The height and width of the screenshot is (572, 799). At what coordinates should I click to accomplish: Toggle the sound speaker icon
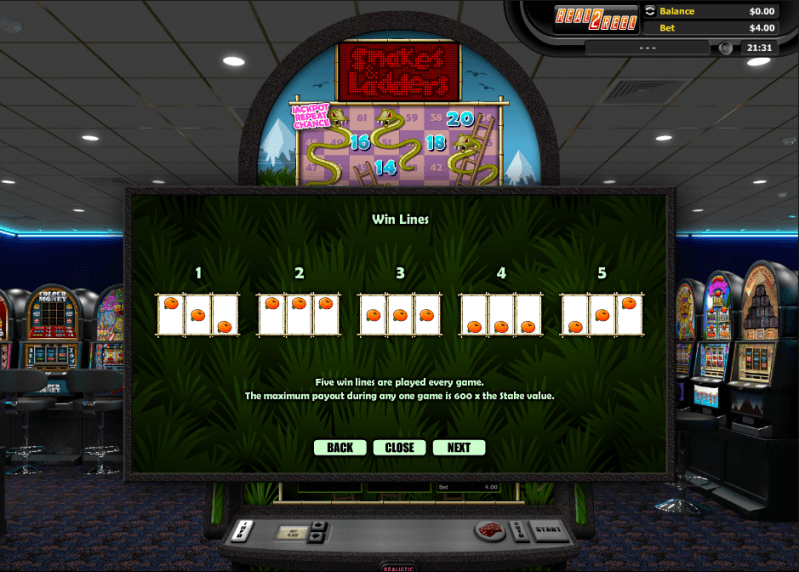click(x=726, y=47)
